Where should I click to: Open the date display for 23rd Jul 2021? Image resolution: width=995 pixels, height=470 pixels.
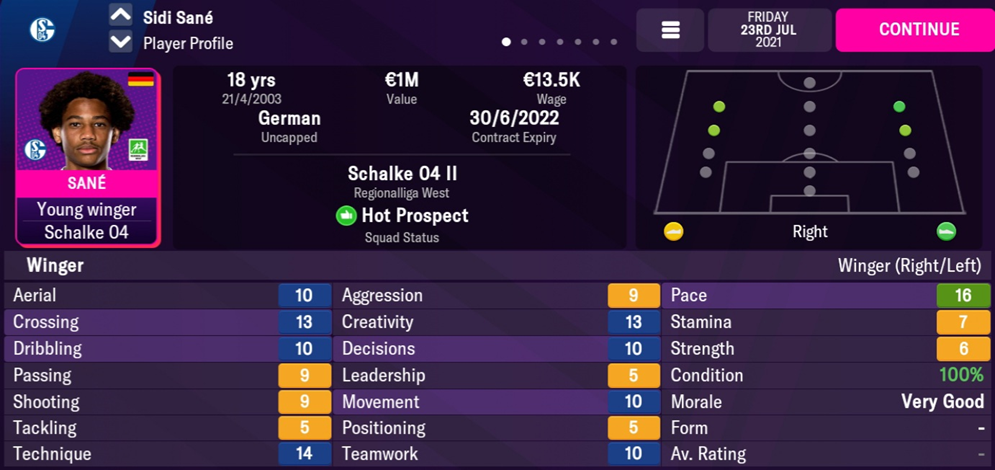768,30
